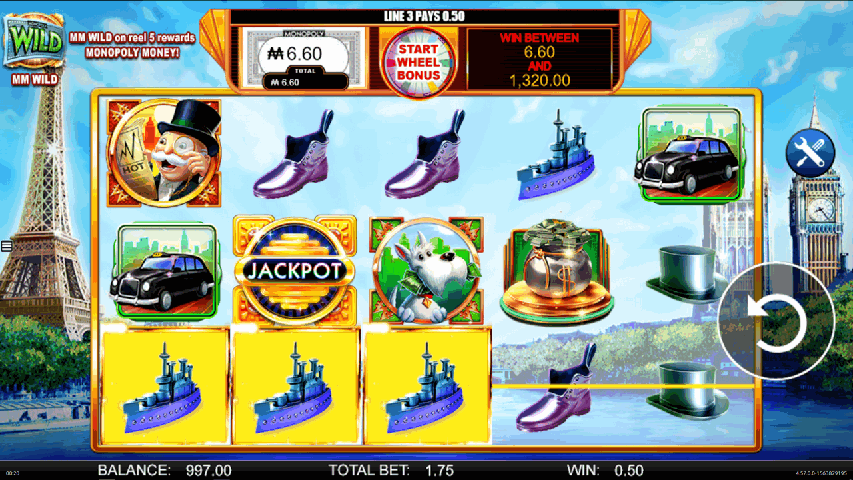Open the hamburger menu icon
Viewport: 853px width, 480px height.
tap(5, 246)
